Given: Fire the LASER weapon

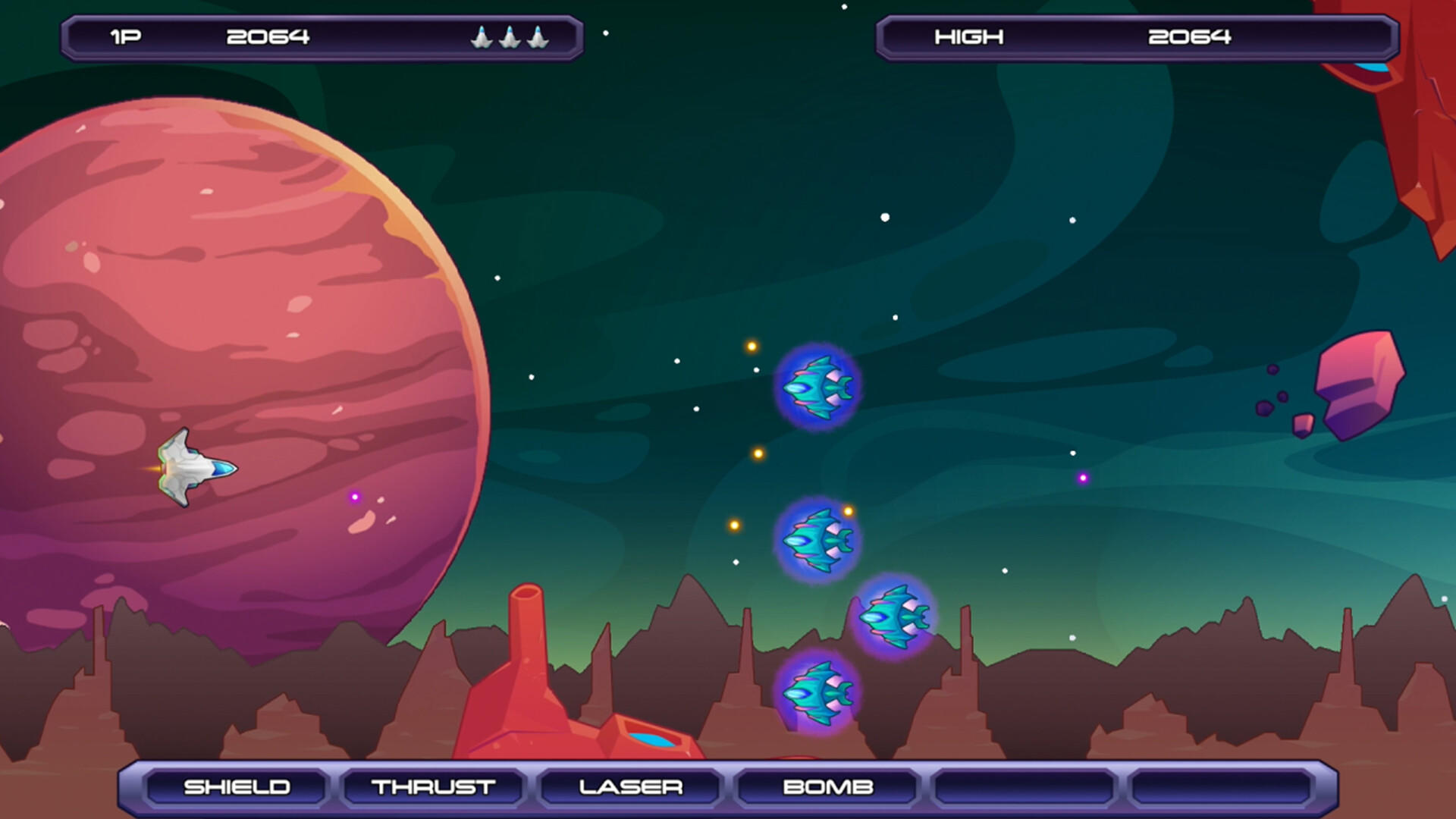Looking at the screenshot, I should coord(629,787).
